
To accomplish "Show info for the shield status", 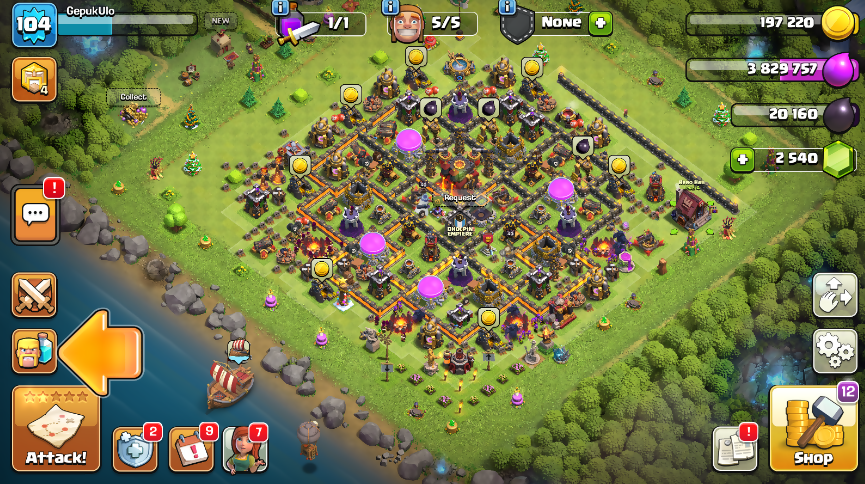I will tap(507, 7).
